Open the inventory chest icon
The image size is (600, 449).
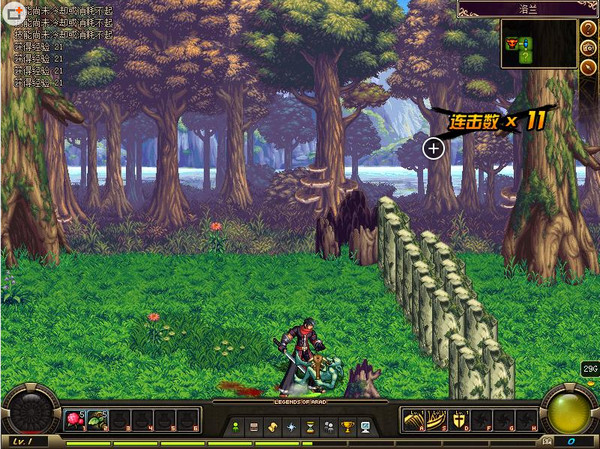point(253,427)
